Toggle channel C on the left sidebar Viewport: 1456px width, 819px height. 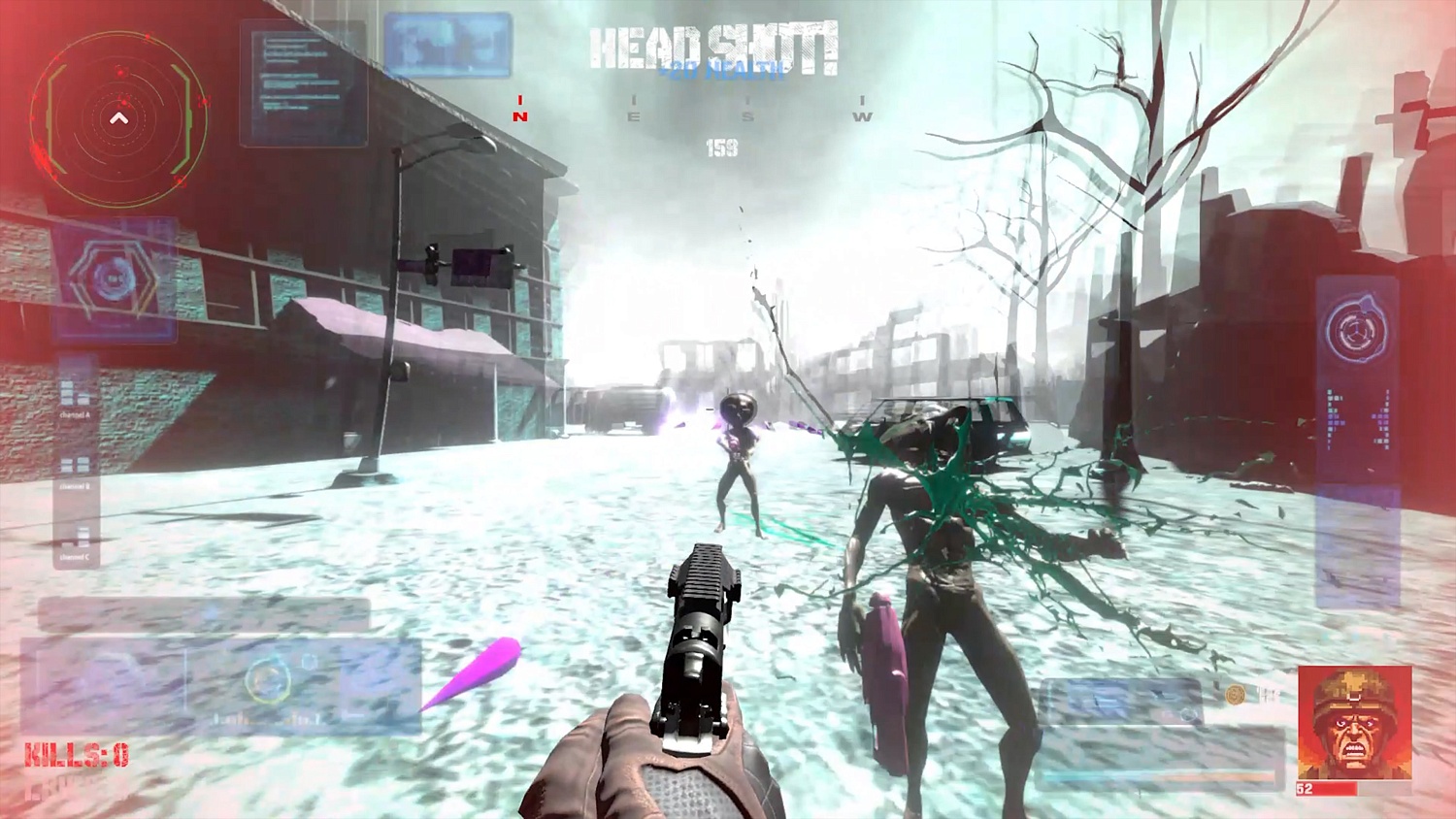[74, 555]
